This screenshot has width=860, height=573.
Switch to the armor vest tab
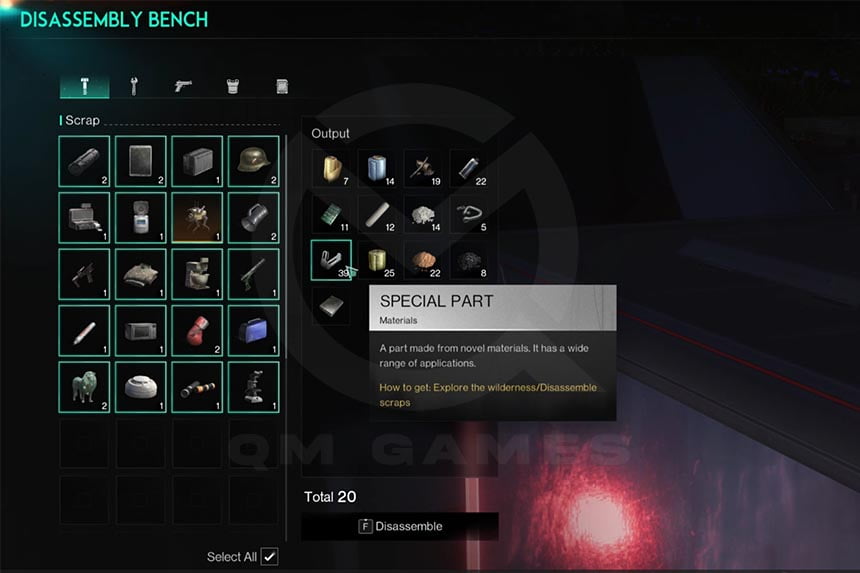(232, 86)
